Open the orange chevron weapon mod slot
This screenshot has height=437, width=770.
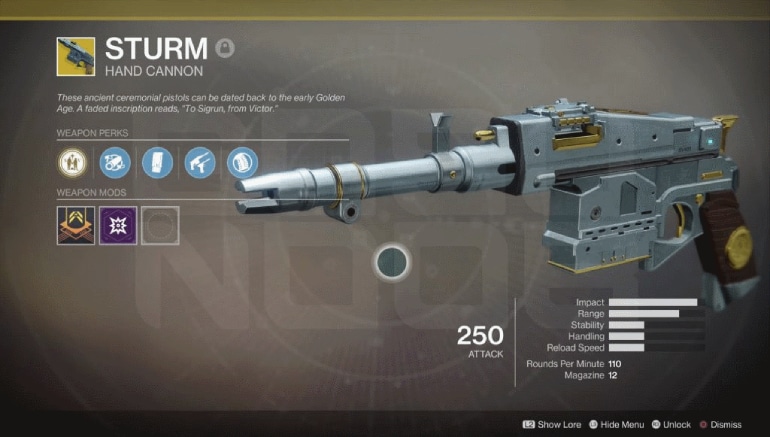pyautogui.click(x=76, y=226)
